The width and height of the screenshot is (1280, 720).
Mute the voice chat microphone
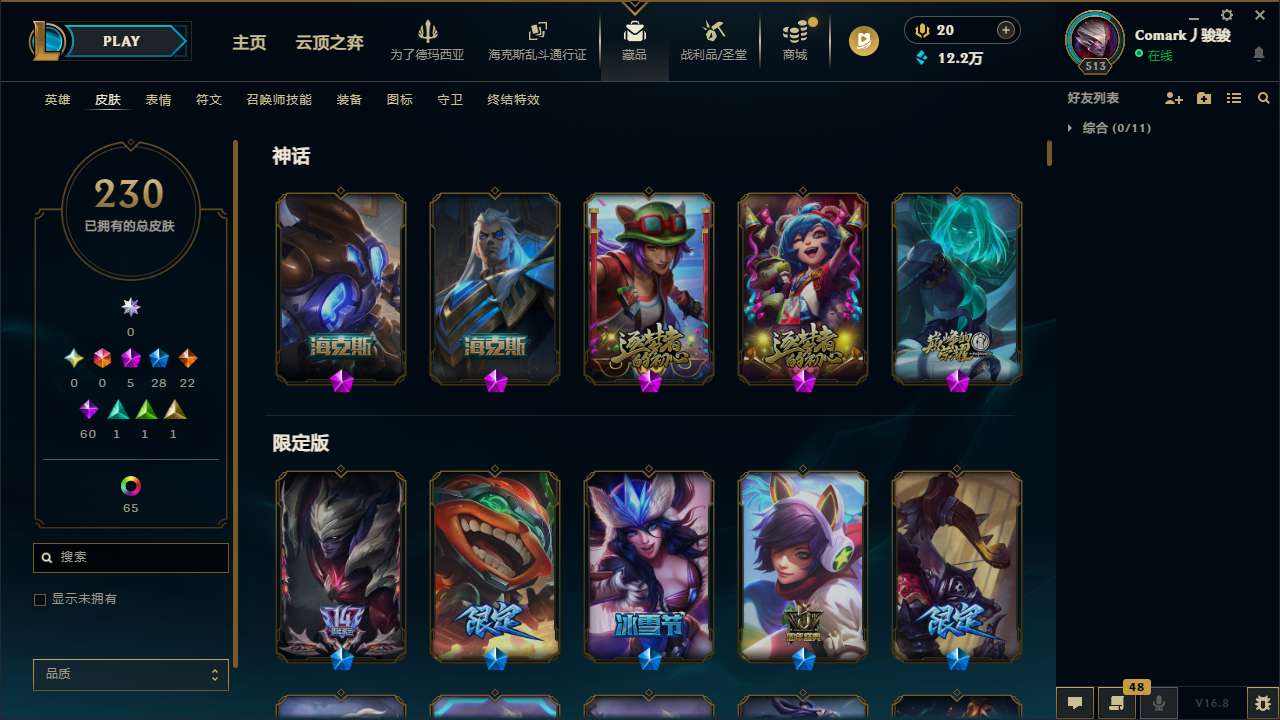[x=1160, y=703]
